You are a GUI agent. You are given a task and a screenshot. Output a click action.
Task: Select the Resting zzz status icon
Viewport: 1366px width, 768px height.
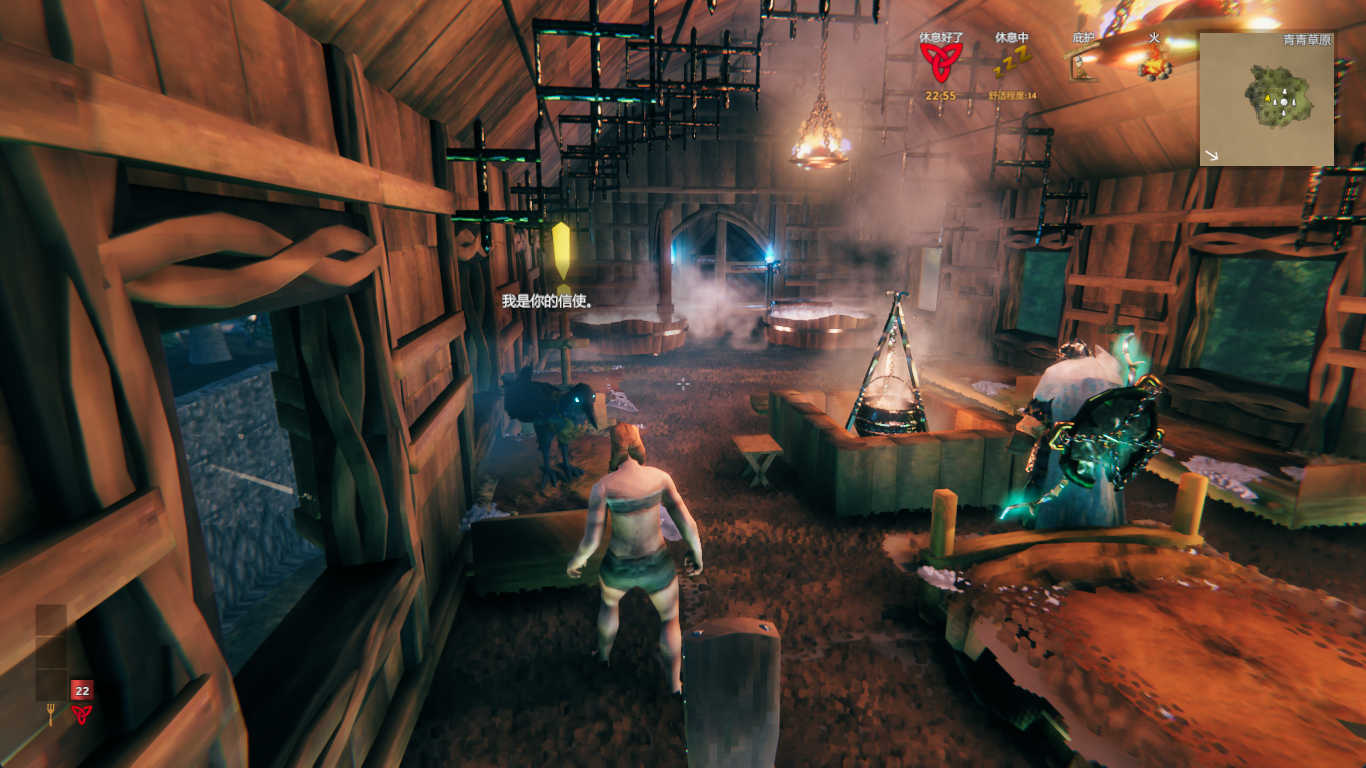(x=1011, y=64)
